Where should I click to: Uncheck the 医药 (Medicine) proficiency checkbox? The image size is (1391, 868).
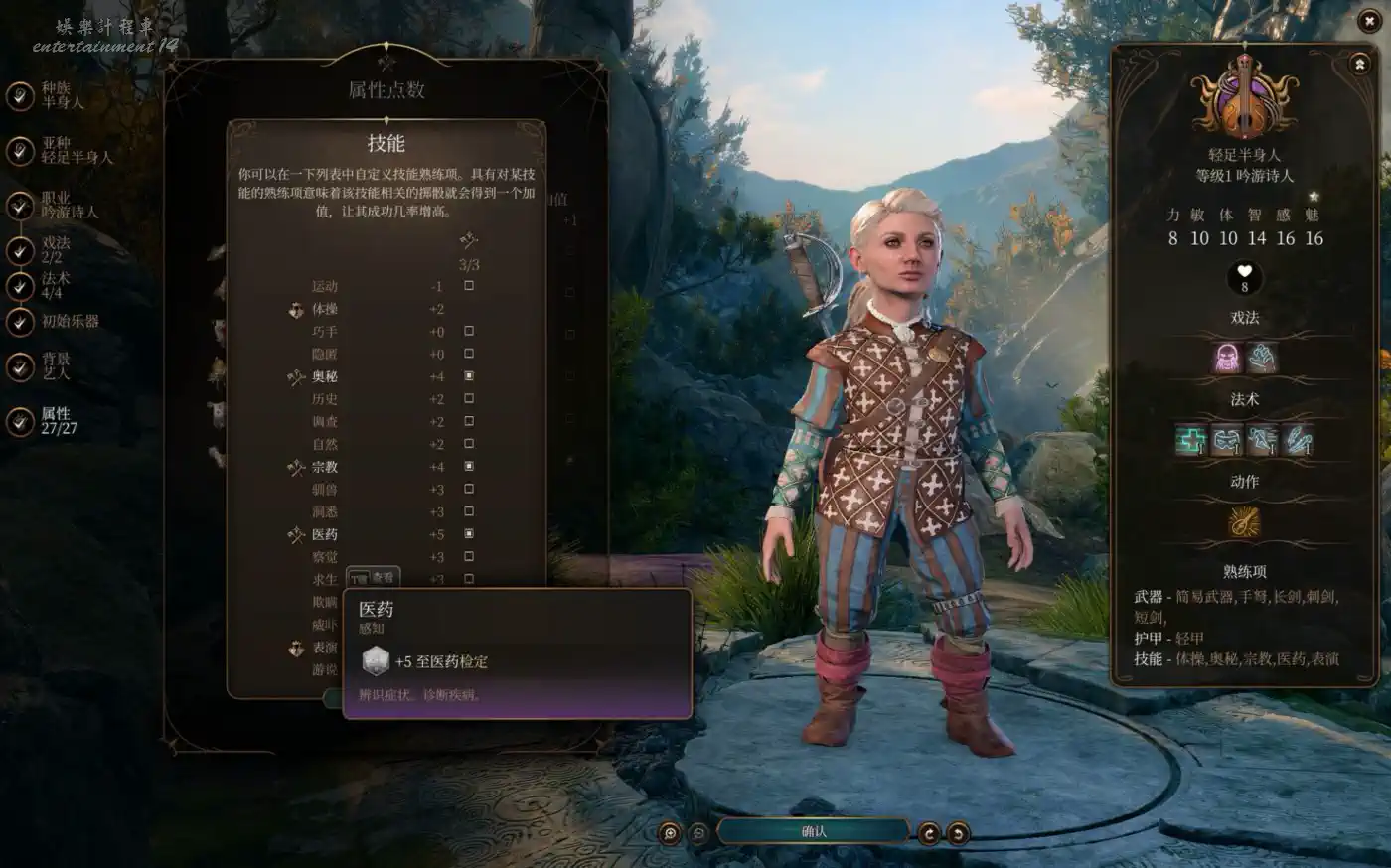tap(469, 534)
